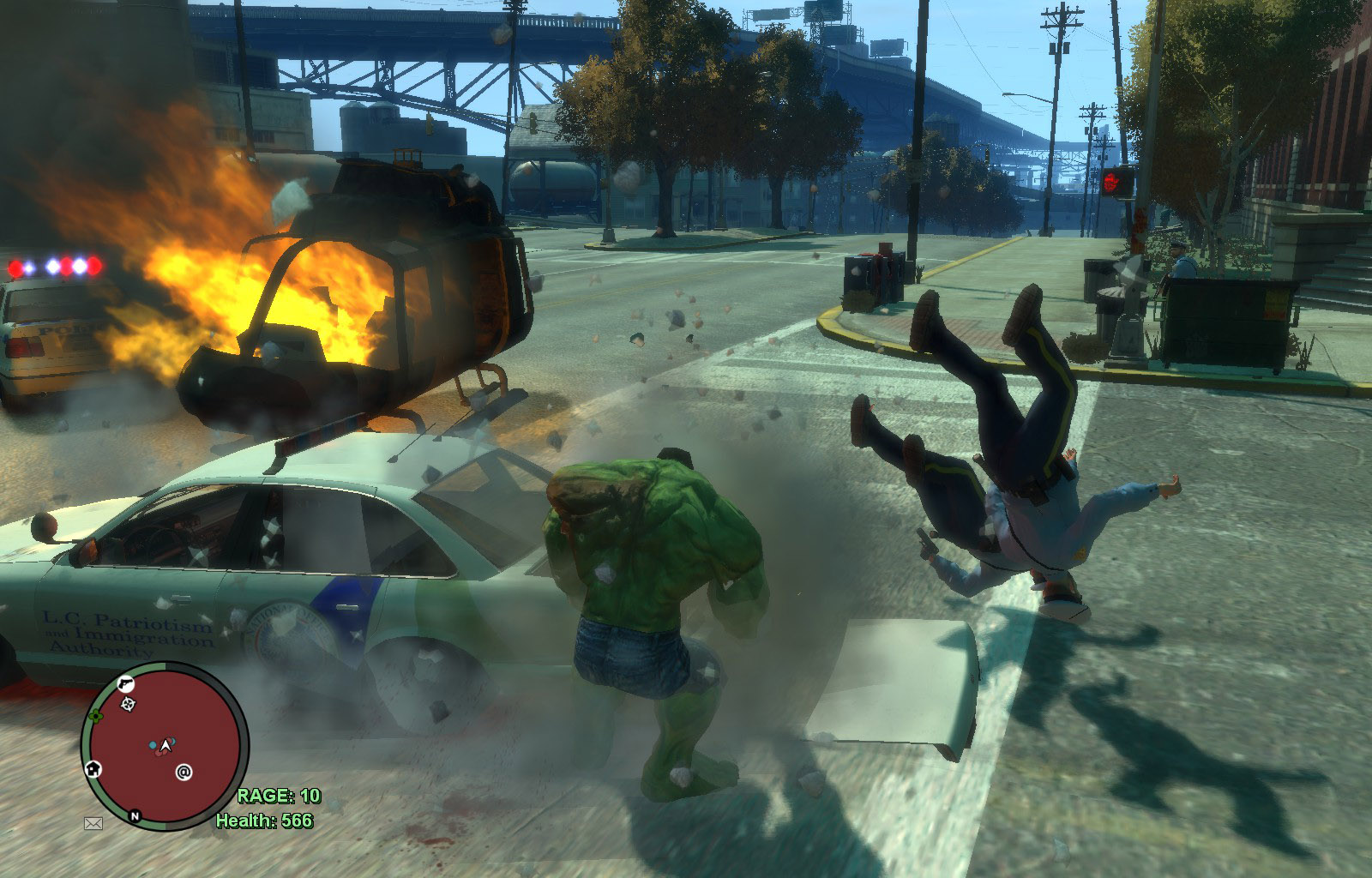The width and height of the screenshot is (1372, 878).
Task: Choose the safehouse blip on the radar
Action: (x=93, y=768)
